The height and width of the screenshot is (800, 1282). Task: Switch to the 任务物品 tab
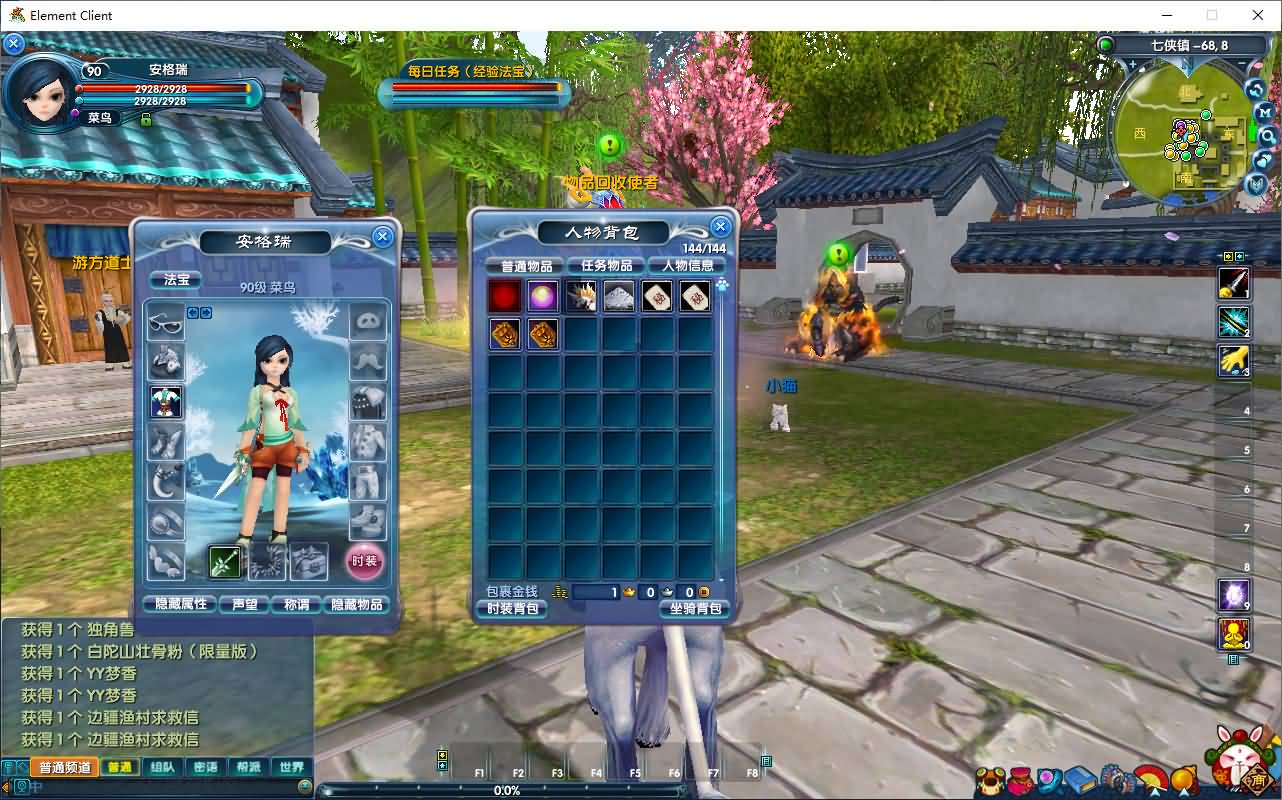click(606, 265)
